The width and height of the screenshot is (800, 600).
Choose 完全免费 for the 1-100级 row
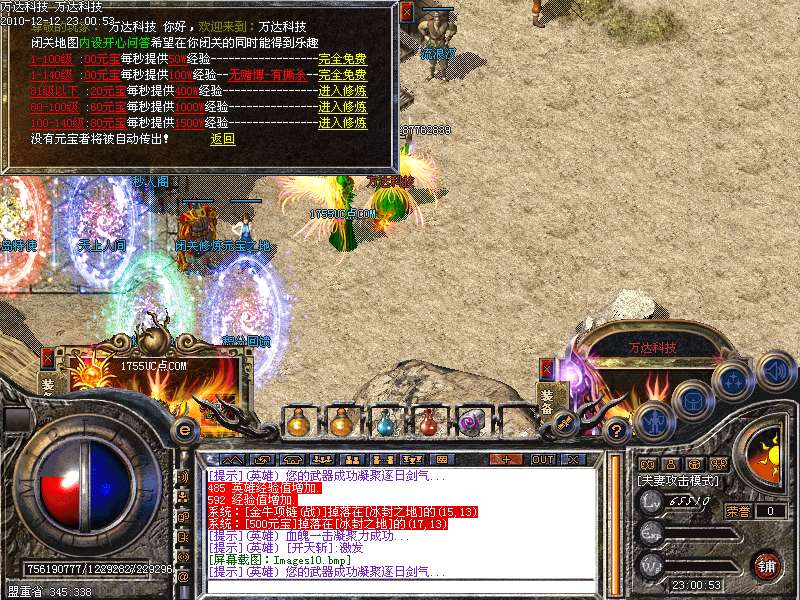(343, 59)
